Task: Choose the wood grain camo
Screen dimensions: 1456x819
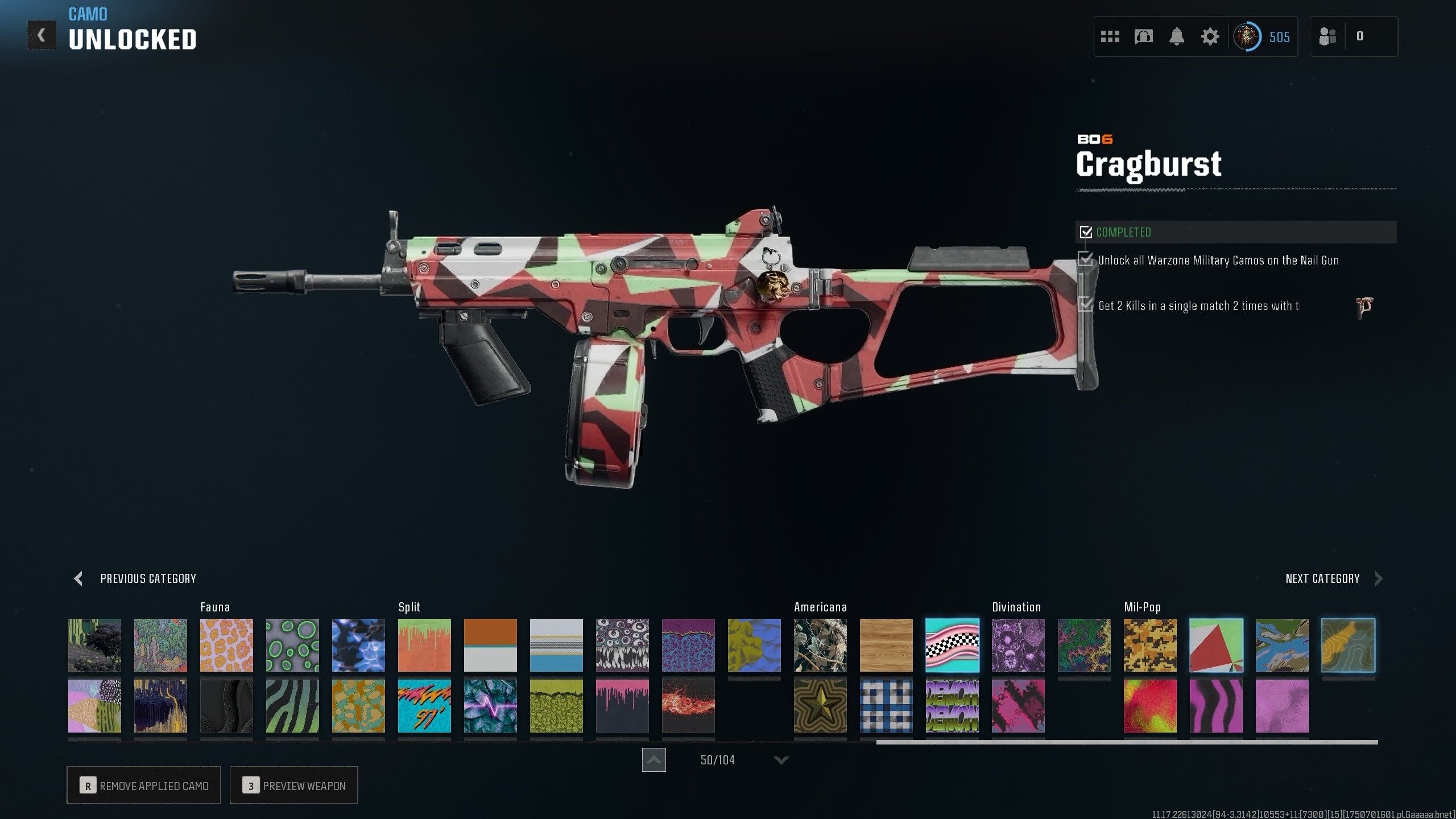Action: pos(886,645)
